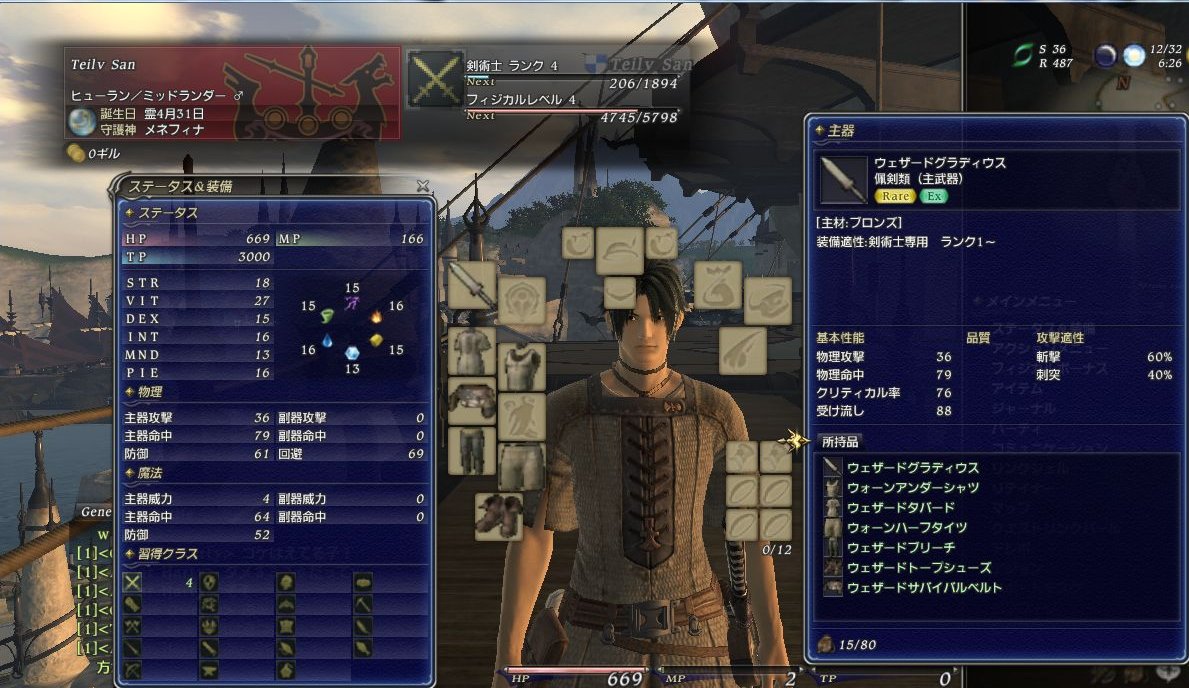Select ウェザードブリーチ in the item list
Viewport: 1189px width, 688px height.
(900, 547)
